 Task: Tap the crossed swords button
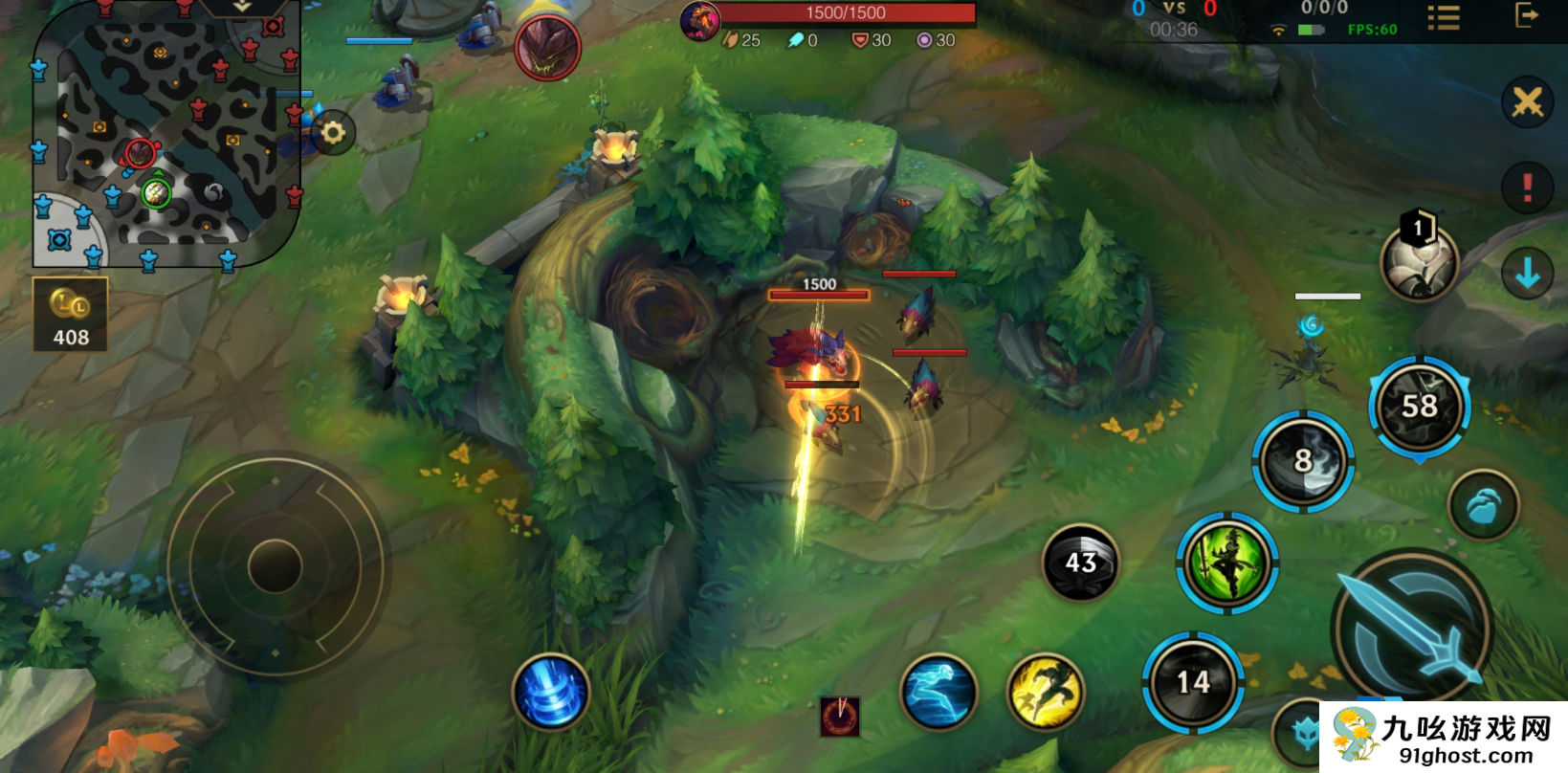pyautogui.click(x=1527, y=101)
